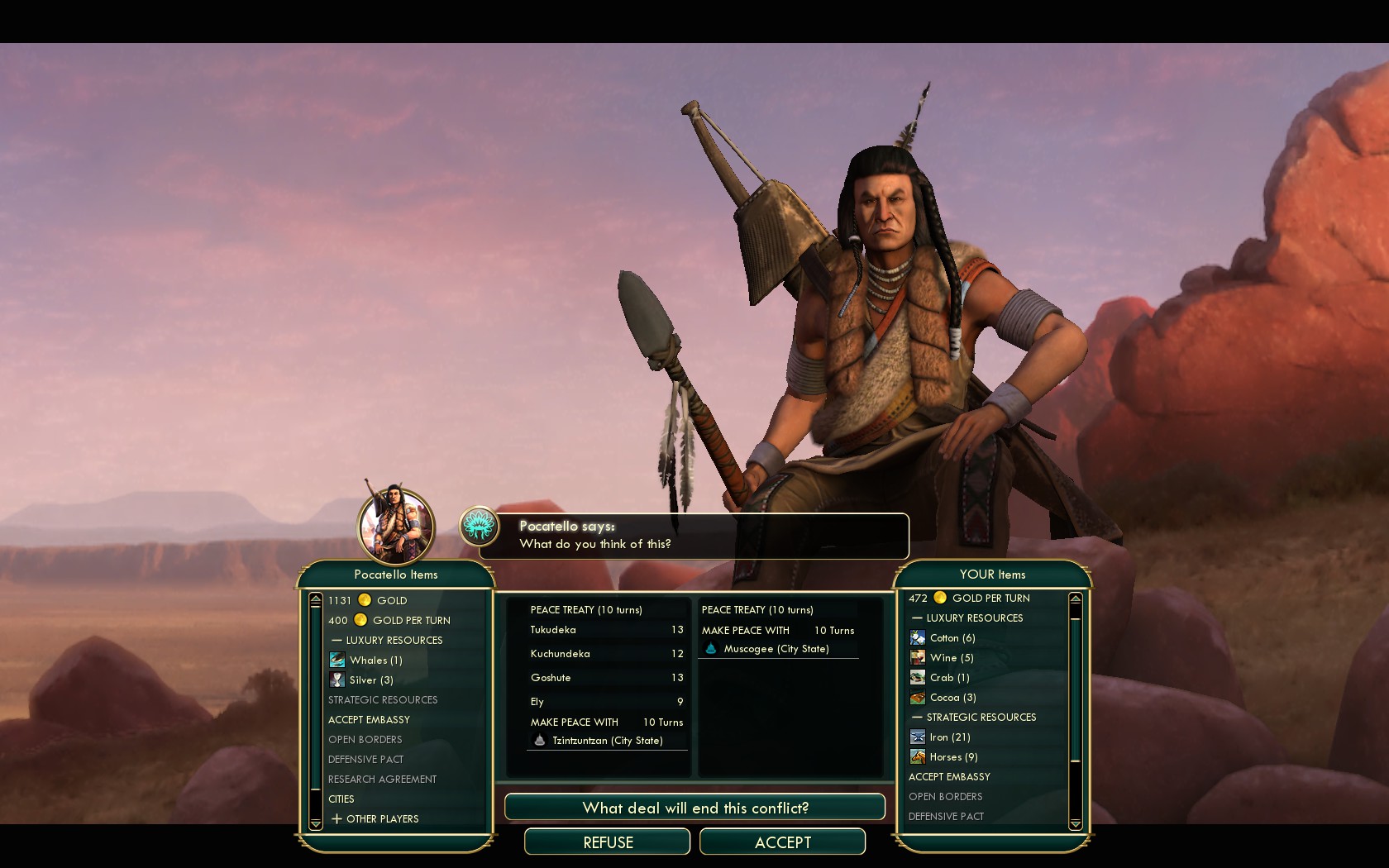Choose Pocatello's Silver luxury resource
This screenshot has width=1389, height=868.
pos(370,680)
